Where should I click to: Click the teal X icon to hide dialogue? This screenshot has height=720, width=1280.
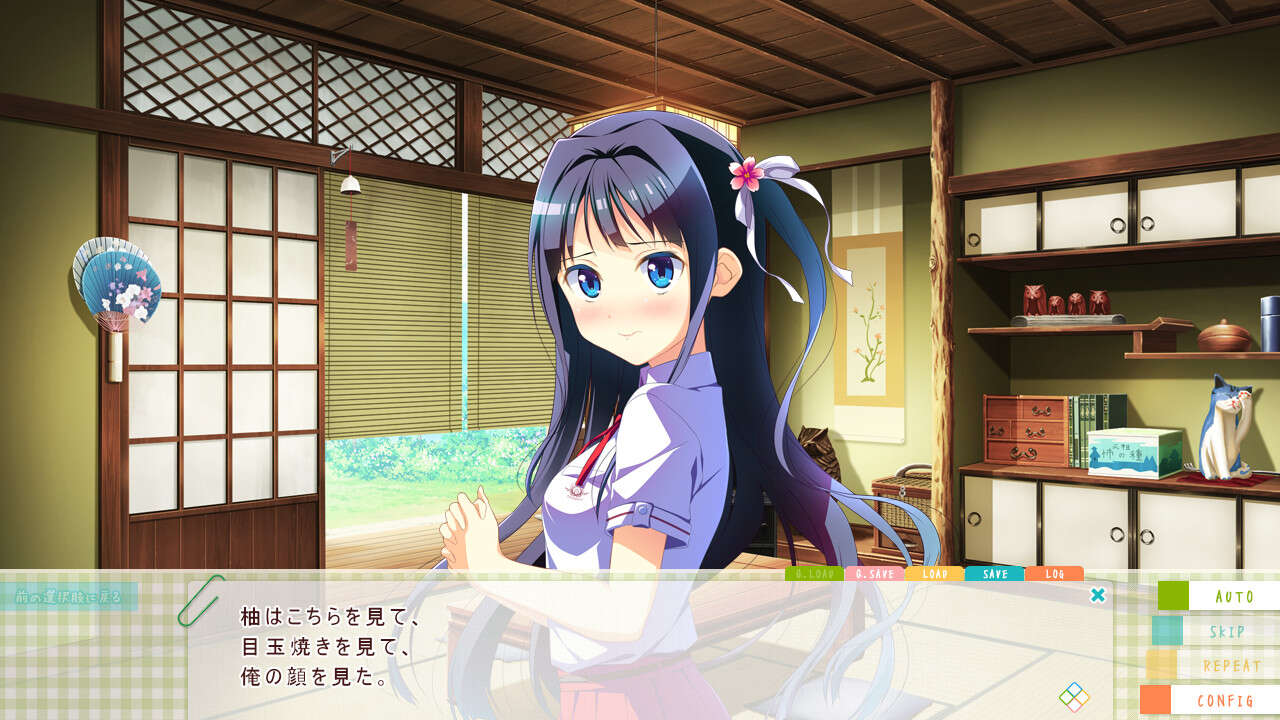pyautogui.click(x=1099, y=593)
